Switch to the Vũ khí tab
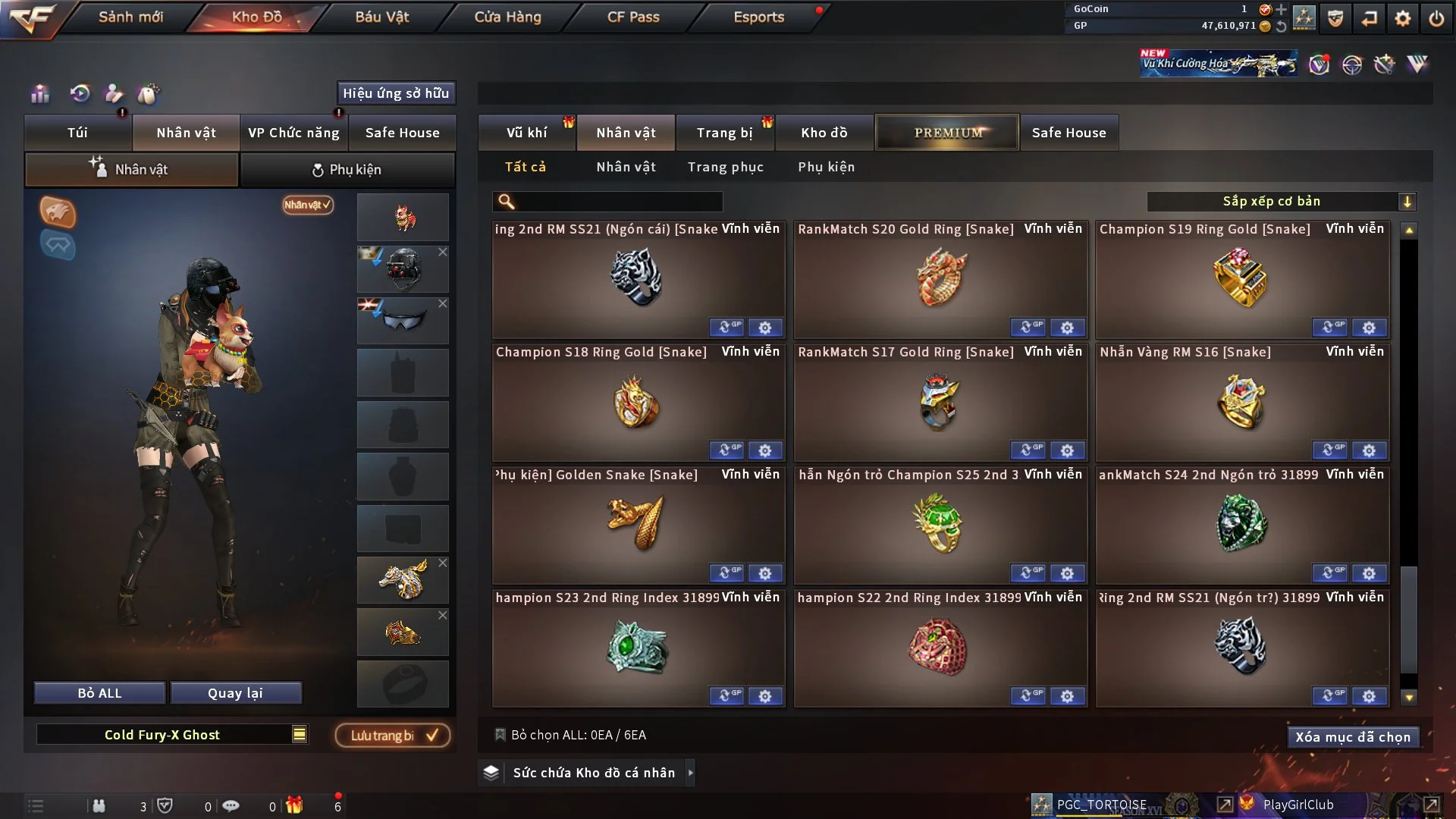The width and height of the screenshot is (1456, 819). point(526,133)
